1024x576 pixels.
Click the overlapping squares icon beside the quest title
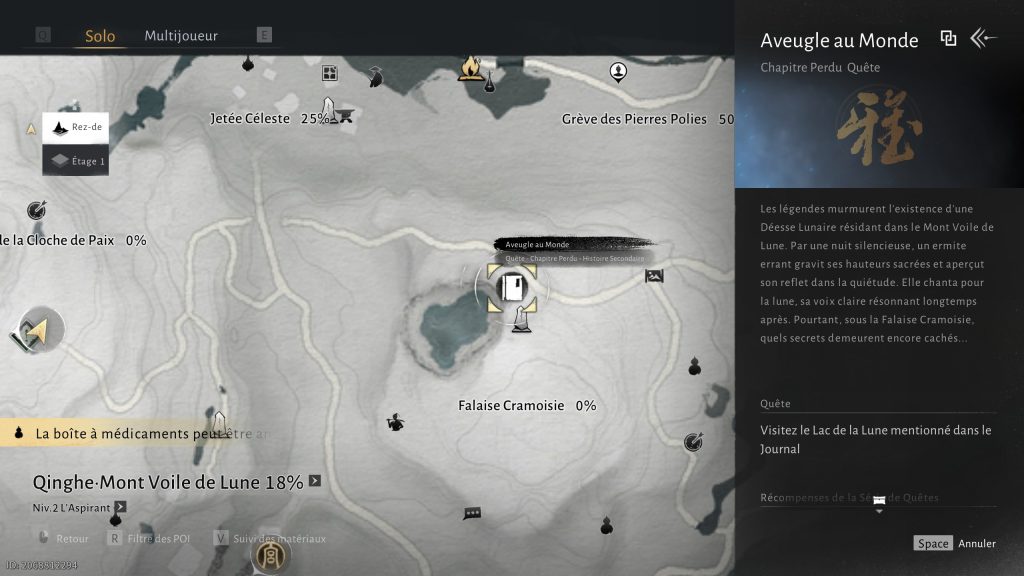pyautogui.click(x=948, y=39)
